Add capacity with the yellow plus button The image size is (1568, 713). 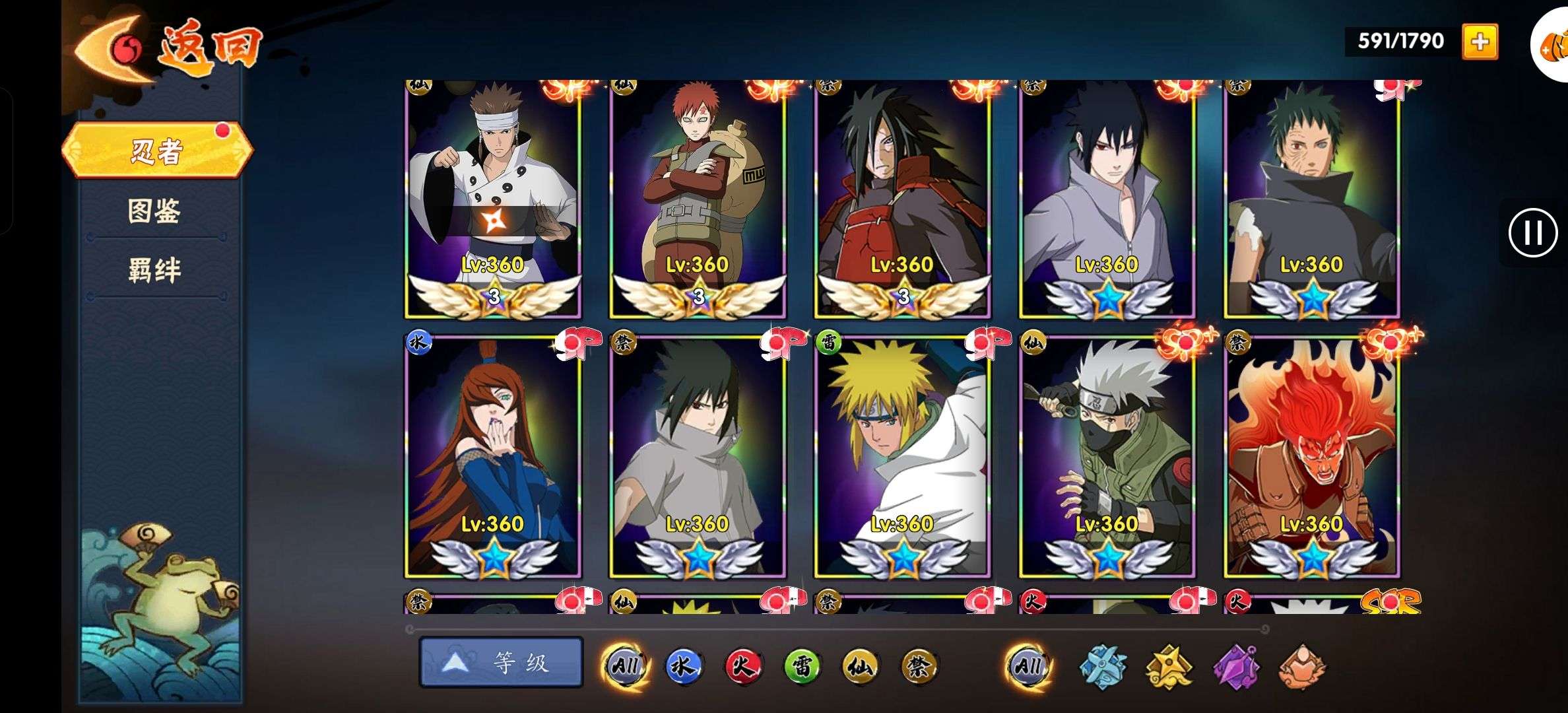1480,42
